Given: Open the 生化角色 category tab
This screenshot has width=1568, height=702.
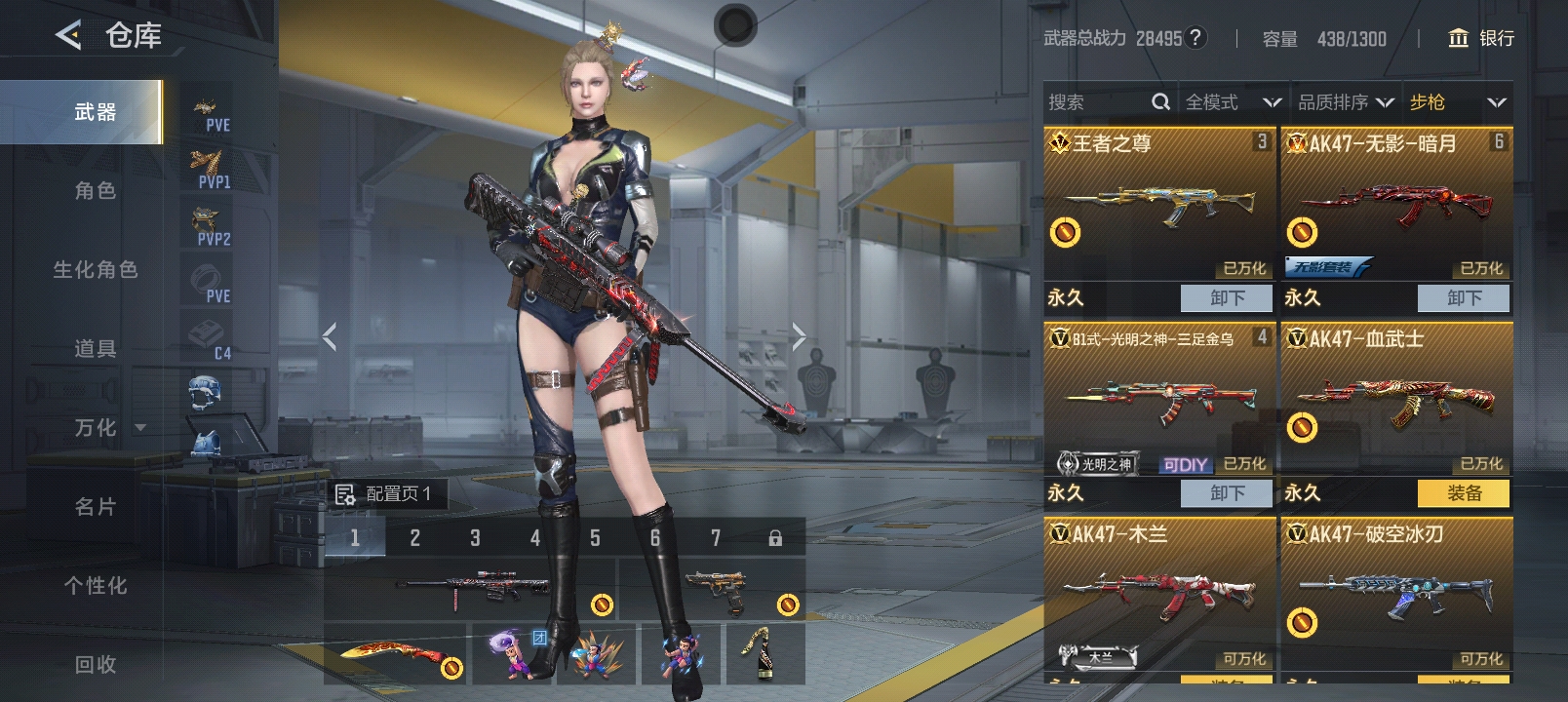Looking at the screenshot, I should pos(95,270).
